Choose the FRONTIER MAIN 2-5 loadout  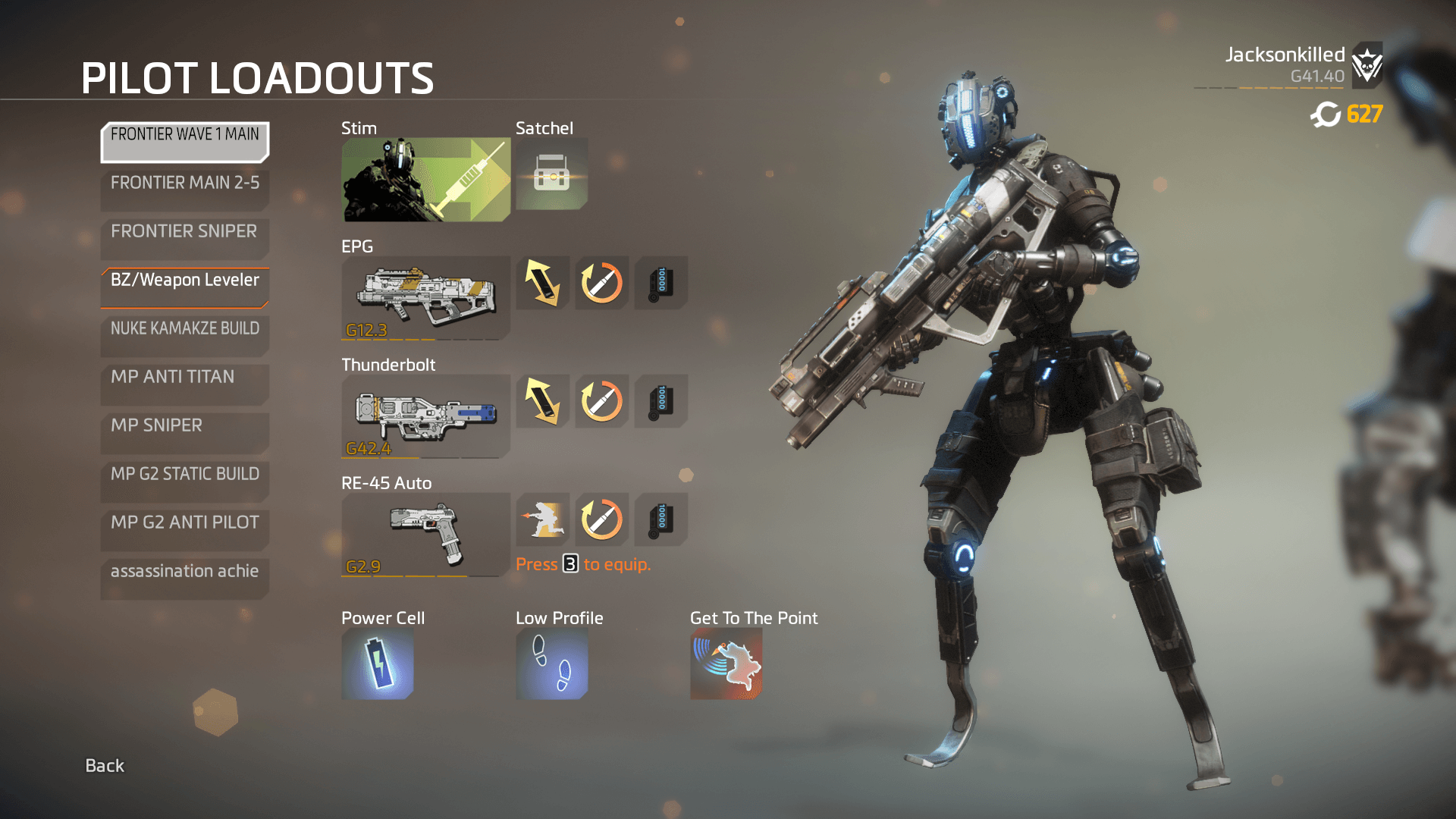(184, 190)
